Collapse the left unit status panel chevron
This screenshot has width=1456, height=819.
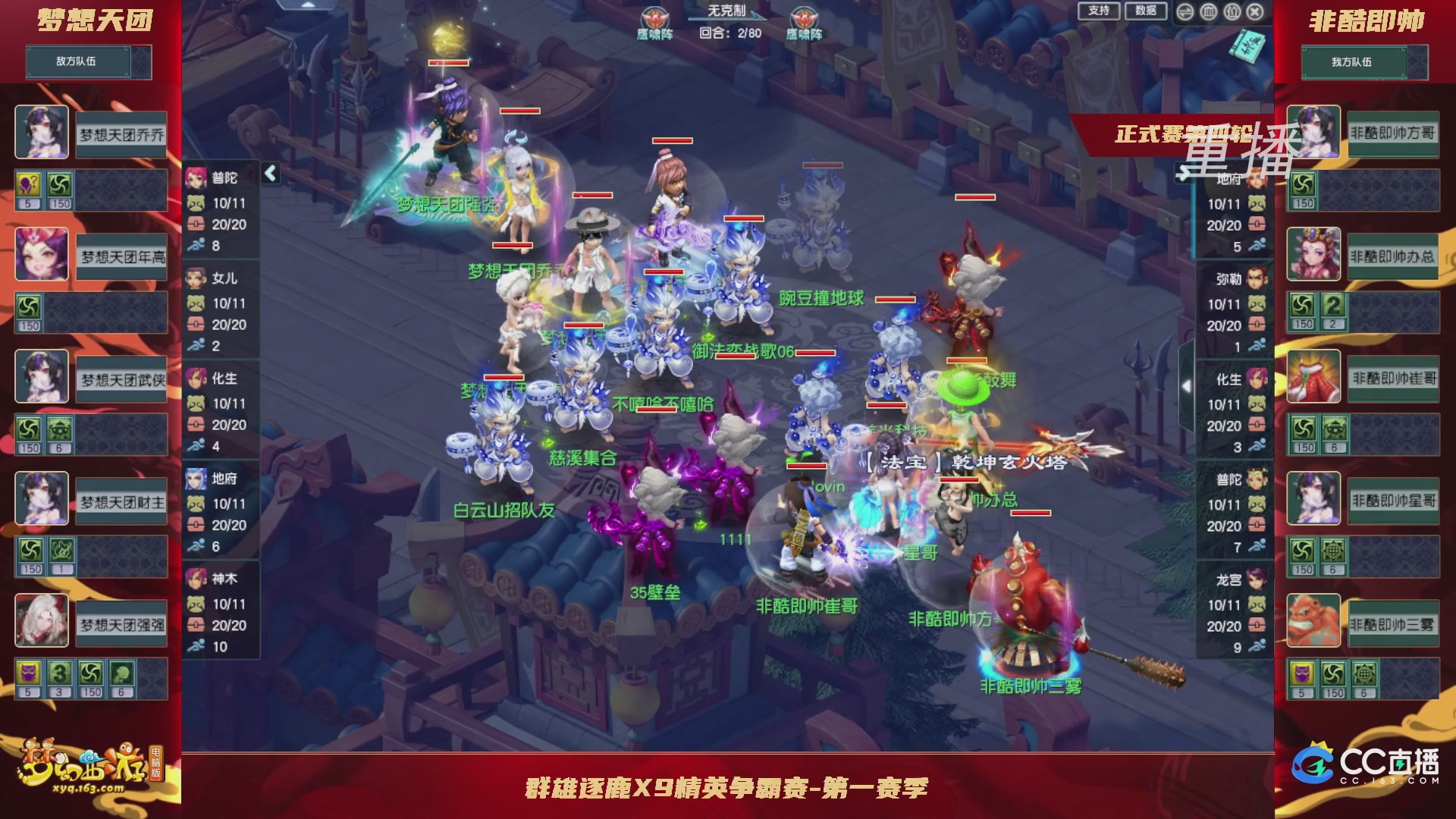pos(271,172)
